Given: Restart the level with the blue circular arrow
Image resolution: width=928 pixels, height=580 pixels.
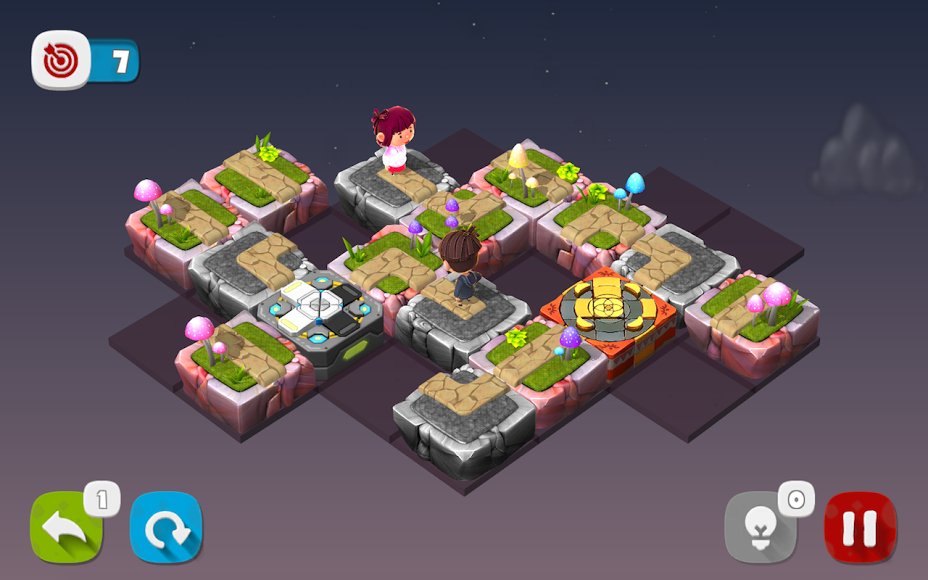Looking at the screenshot, I should [166, 527].
